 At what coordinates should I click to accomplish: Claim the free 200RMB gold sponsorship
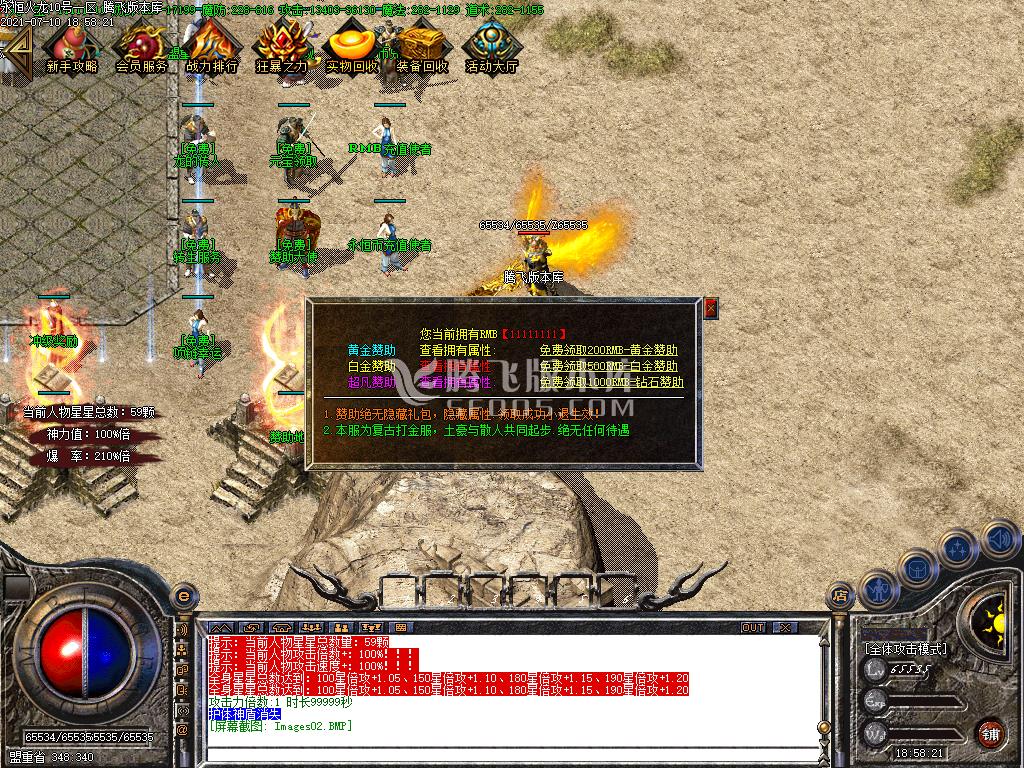click(x=608, y=351)
